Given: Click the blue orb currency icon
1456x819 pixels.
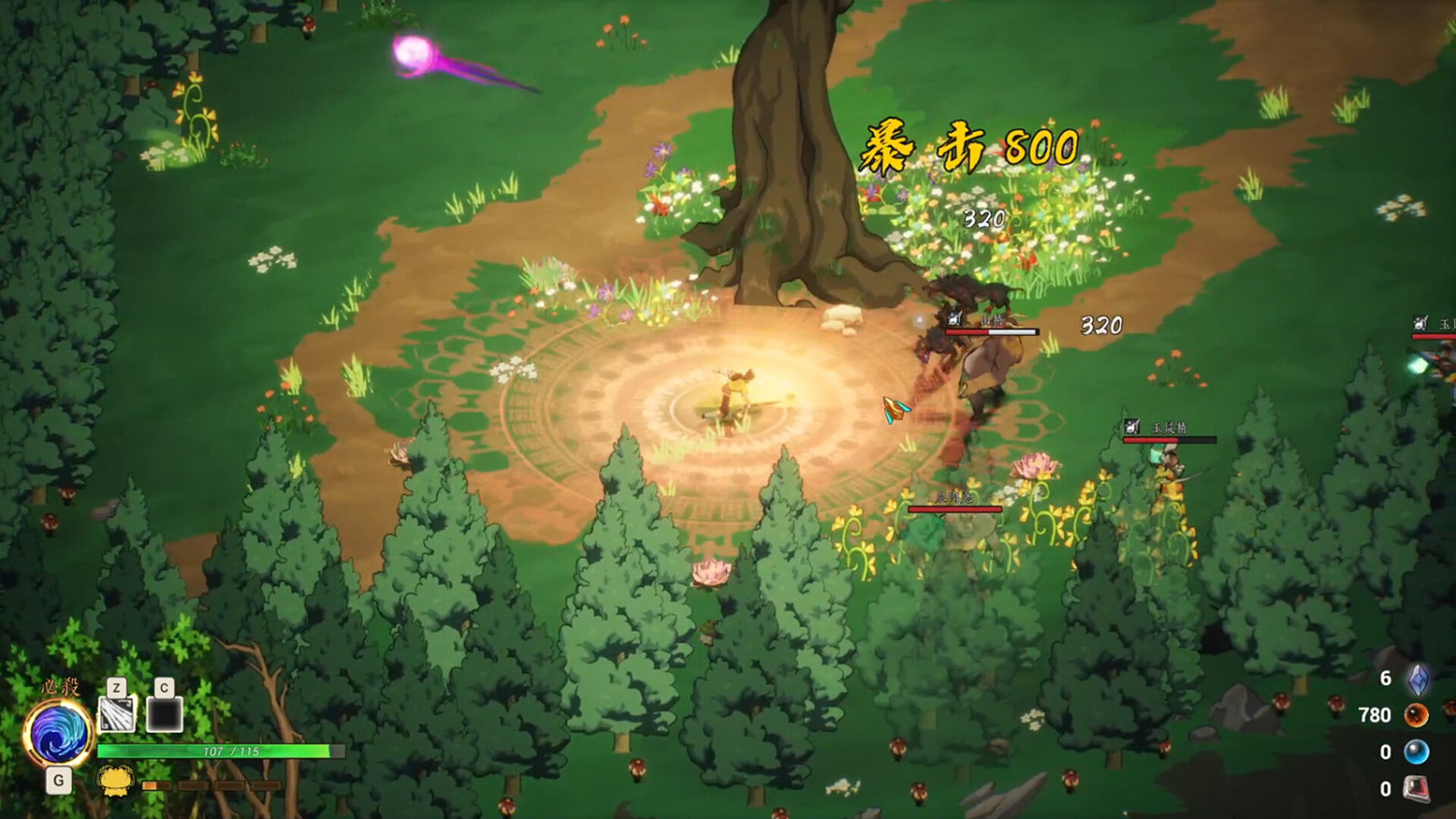Looking at the screenshot, I should tap(1416, 751).
